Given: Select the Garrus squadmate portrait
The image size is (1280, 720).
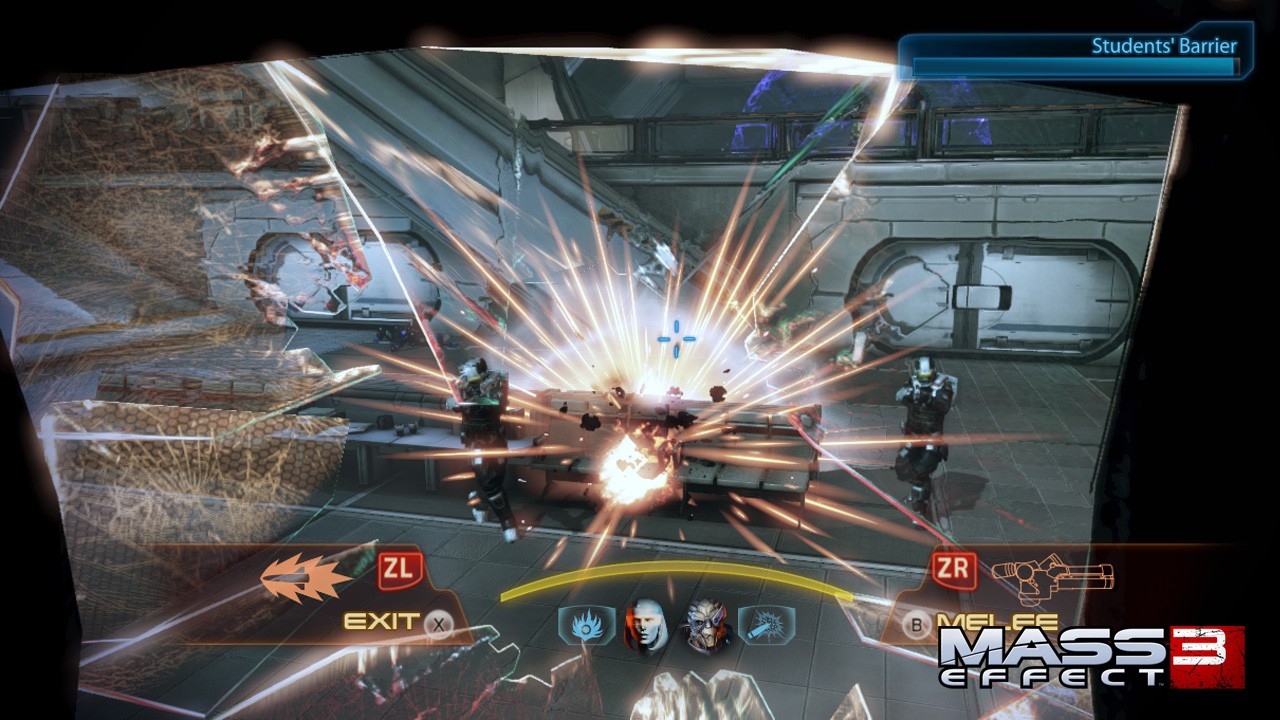Looking at the screenshot, I should point(707,626).
